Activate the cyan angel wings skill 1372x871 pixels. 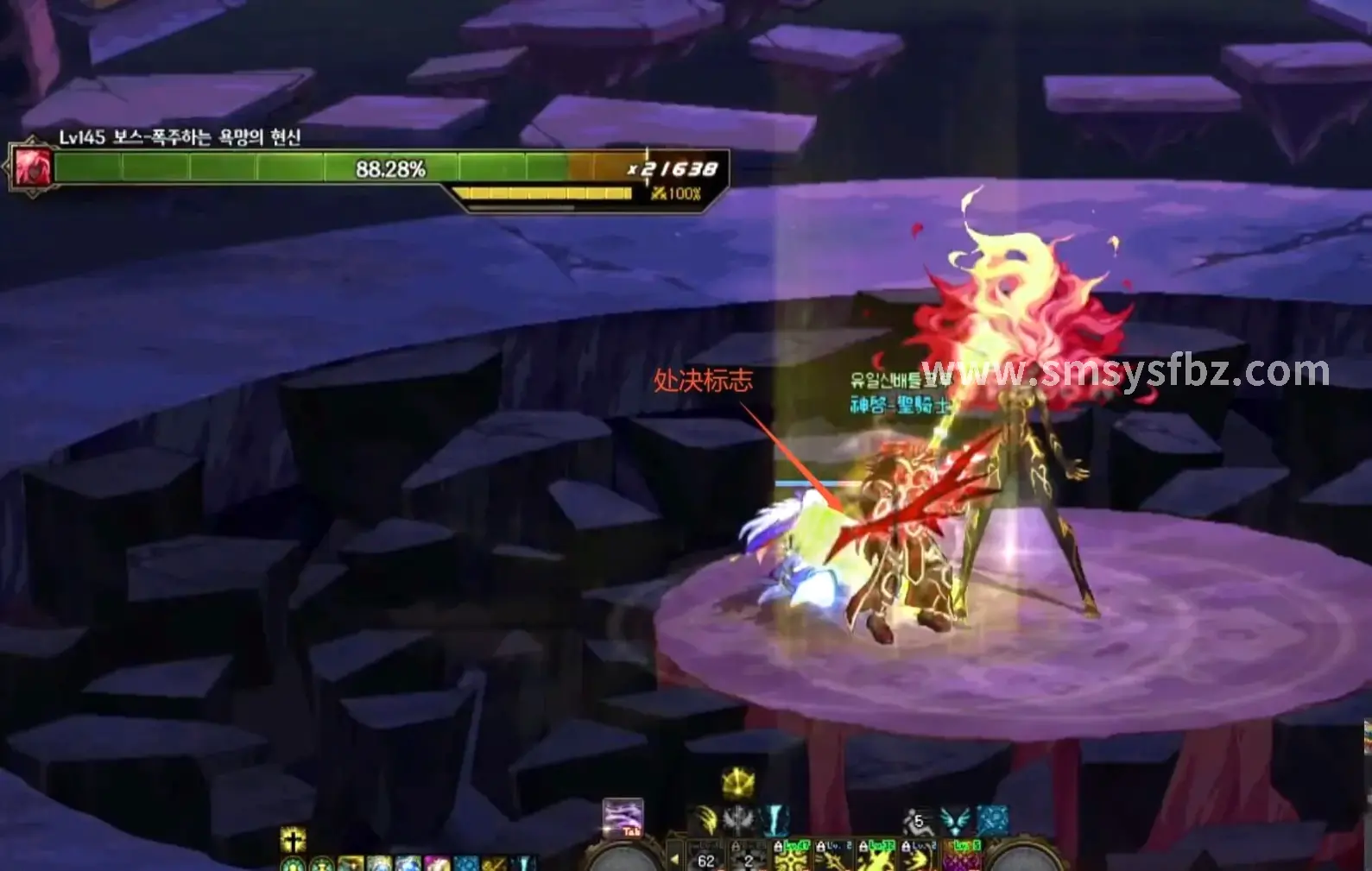955,820
